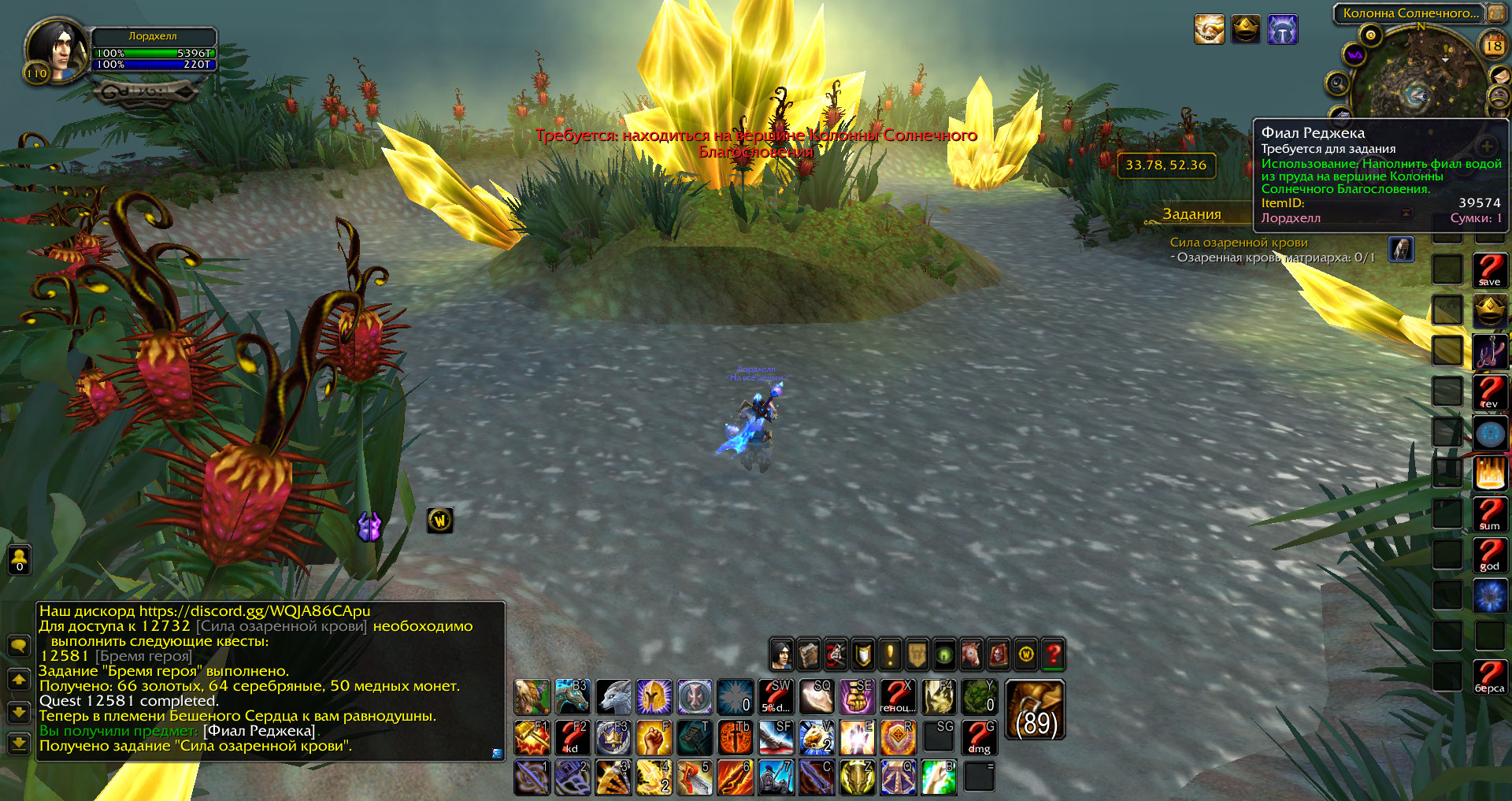Open the calendar button showing 18
Screen dimensions: 1512x801
click(x=1493, y=46)
